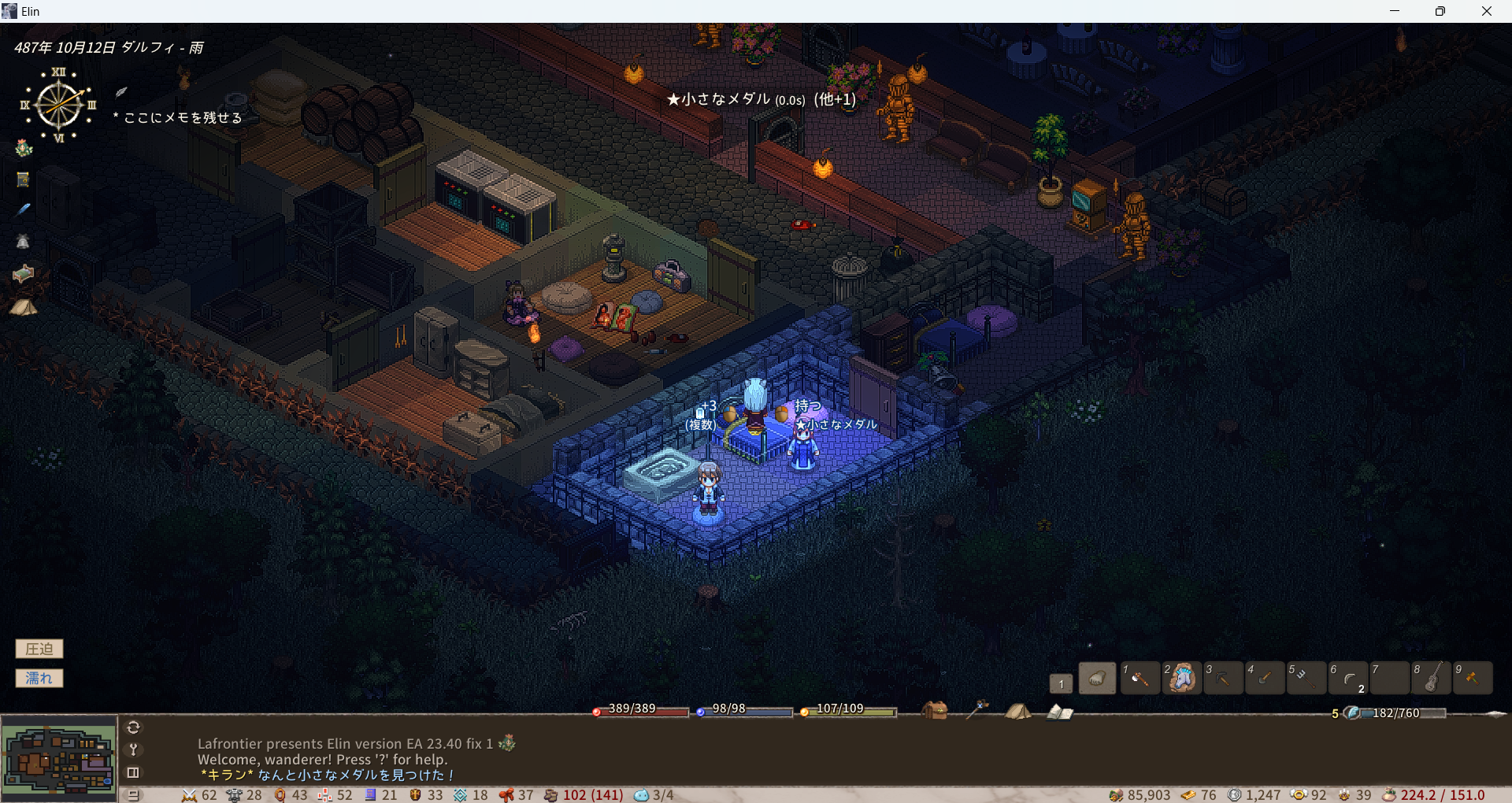This screenshot has width=1512, height=803.
Task: Click the memo note text field
Action: click(x=183, y=118)
